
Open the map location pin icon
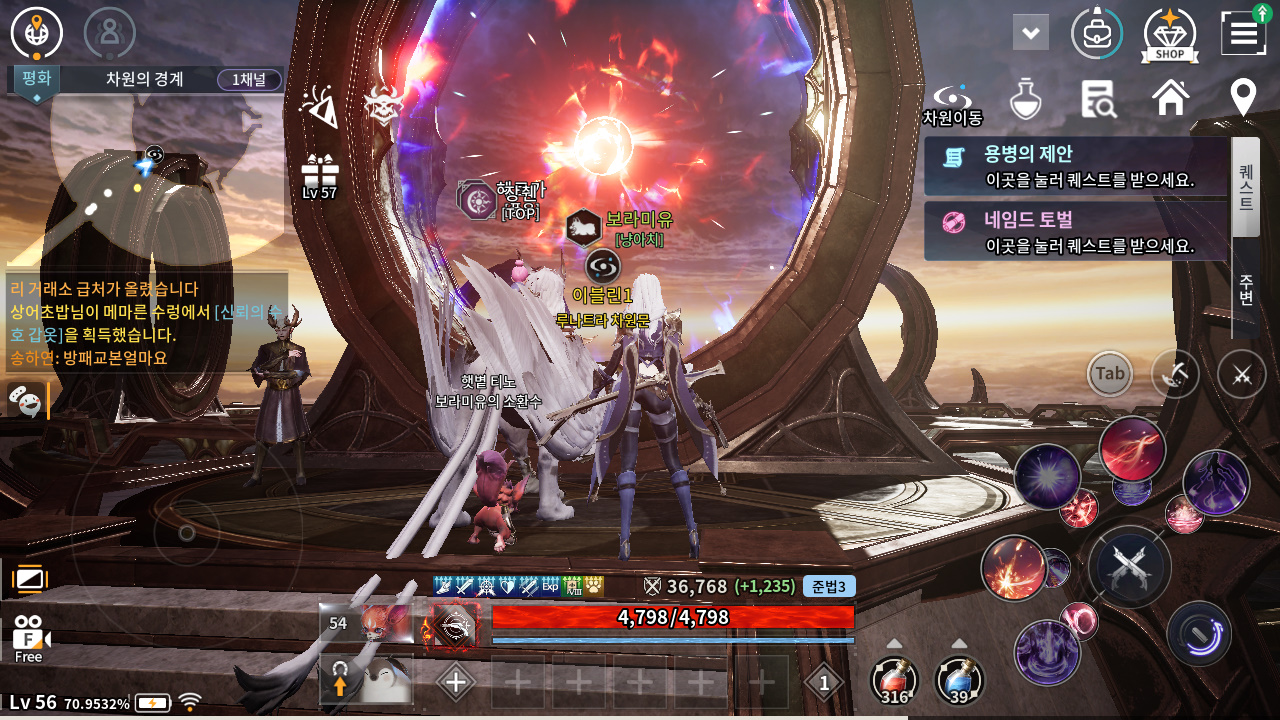[x=1243, y=98]
